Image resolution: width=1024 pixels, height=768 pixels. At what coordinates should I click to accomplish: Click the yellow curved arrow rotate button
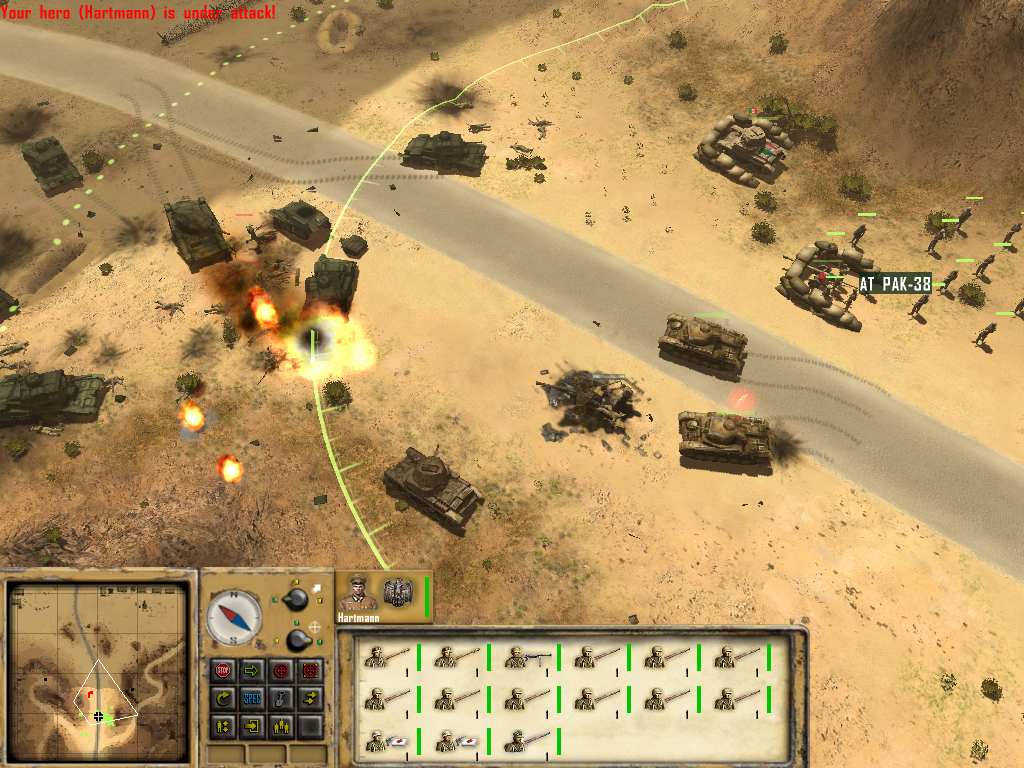(x=222, y=698)
